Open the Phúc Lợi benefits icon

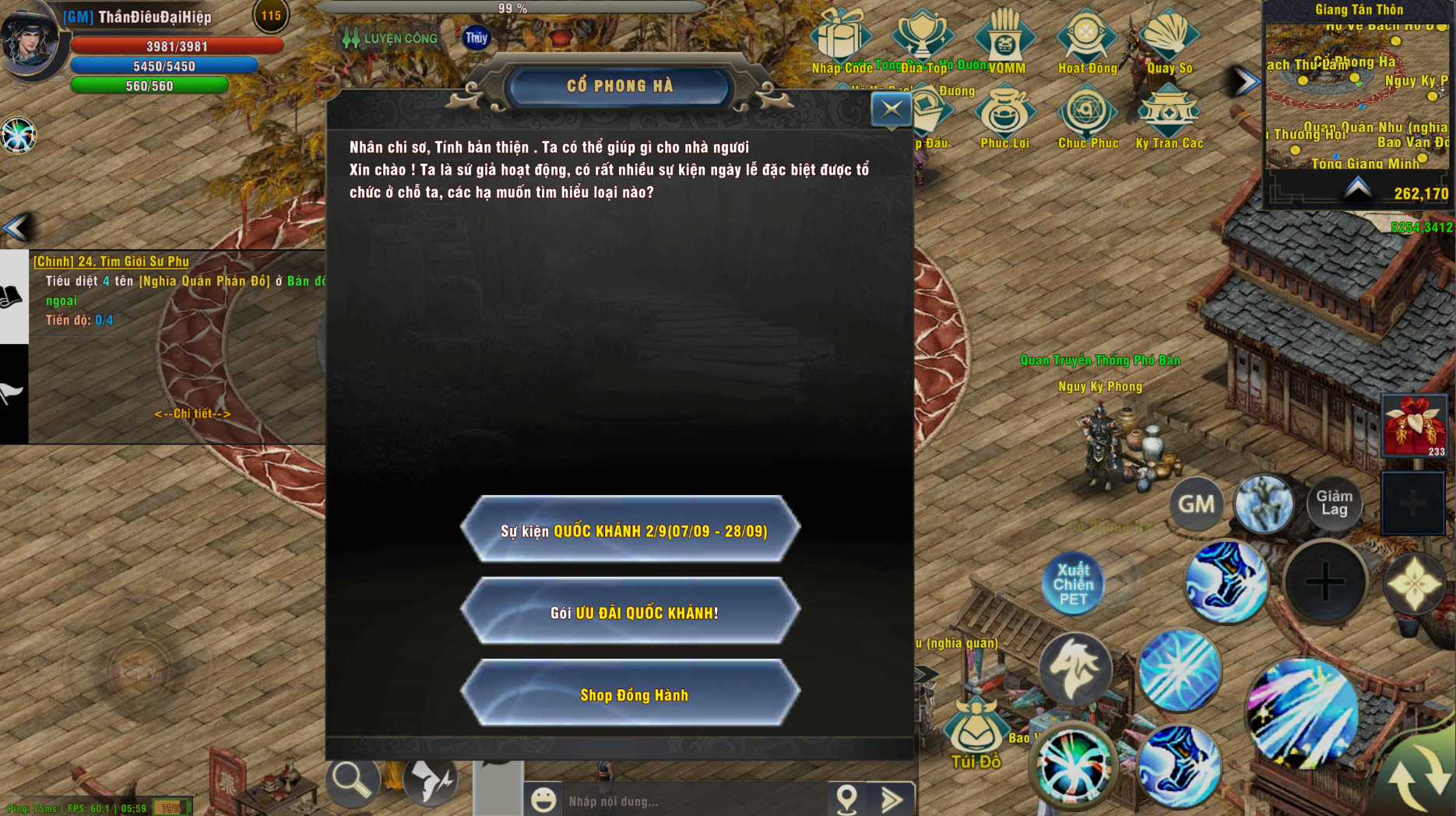(1004, 115)
